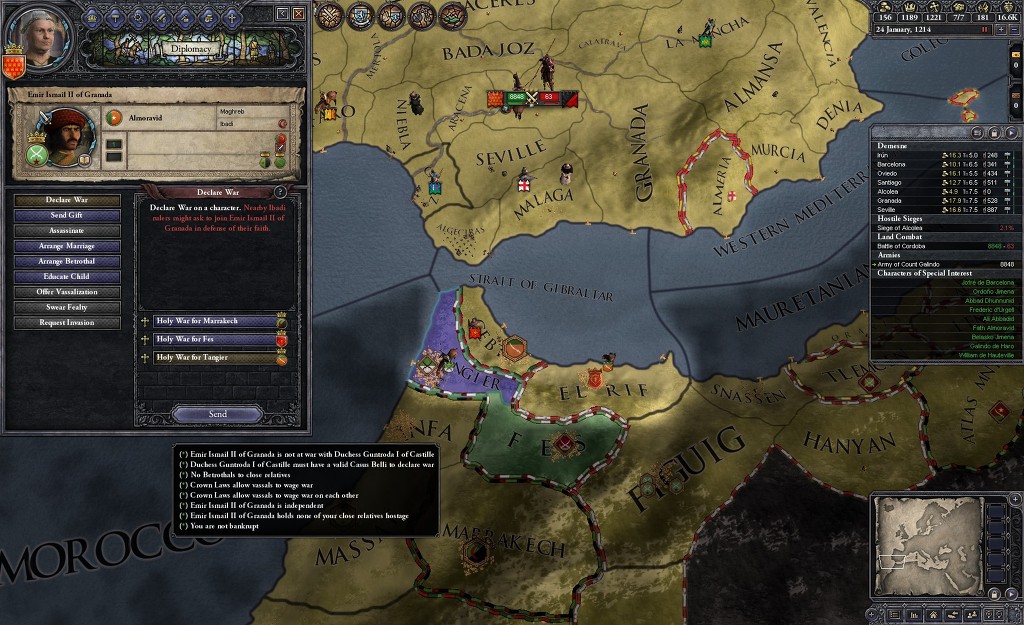Select Arrange Betrothal
Viewport: 1024px width, 625px height.
coord(67,261)
